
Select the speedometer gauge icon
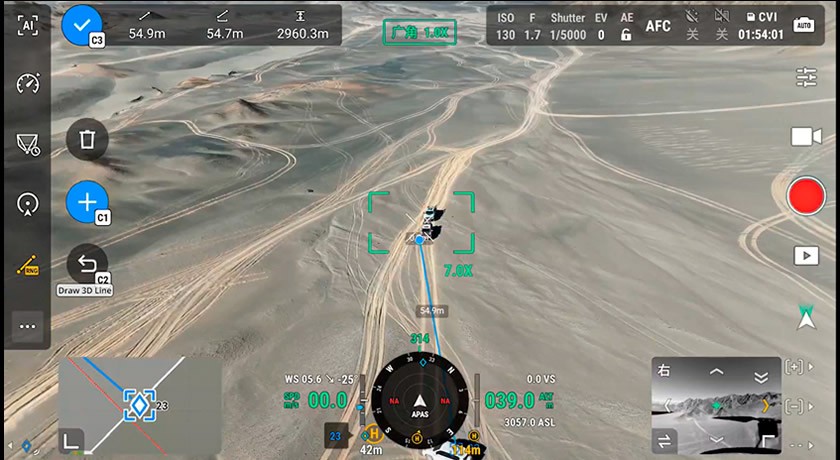click(27, 84)
